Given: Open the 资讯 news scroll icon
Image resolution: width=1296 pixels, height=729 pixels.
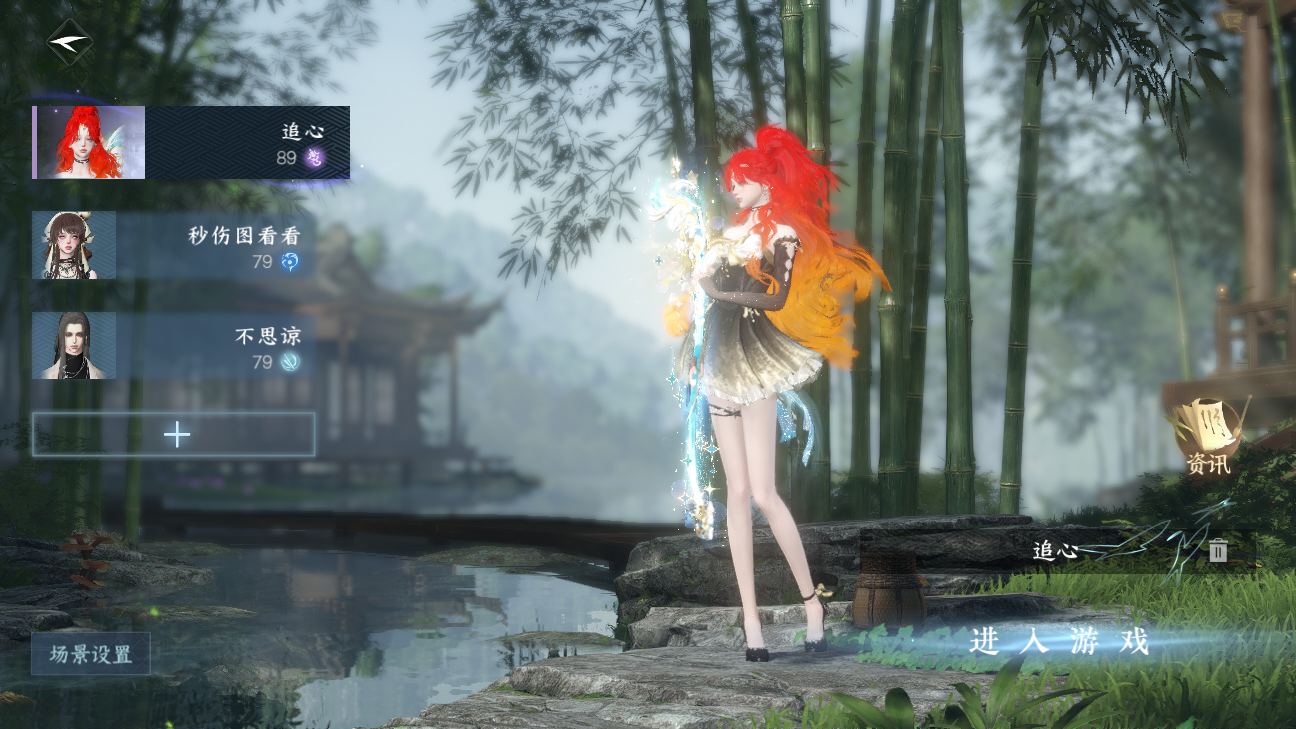Looking at the screenshot, I should coord(1209,436).
